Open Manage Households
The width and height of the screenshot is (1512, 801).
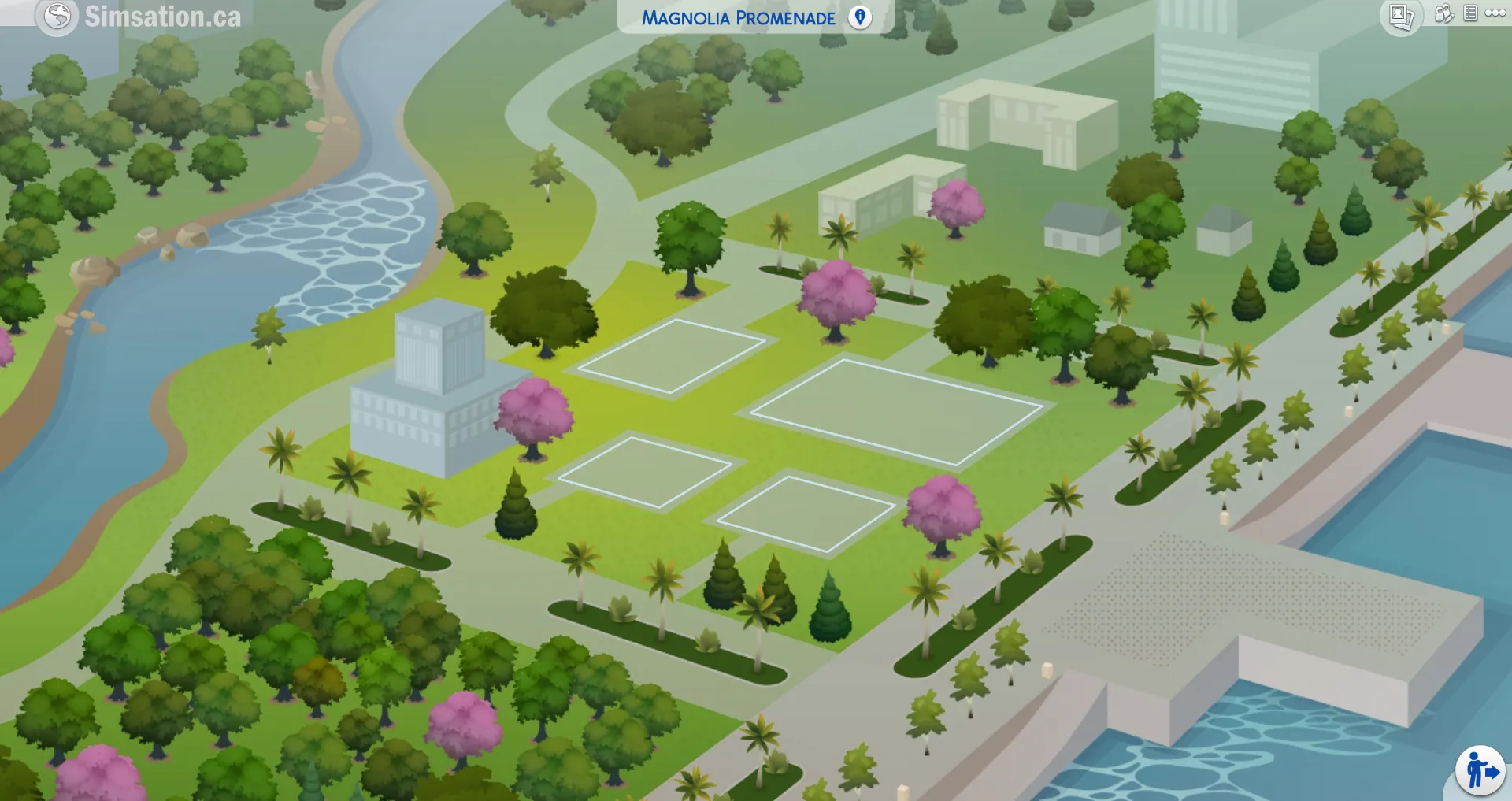1445,13
